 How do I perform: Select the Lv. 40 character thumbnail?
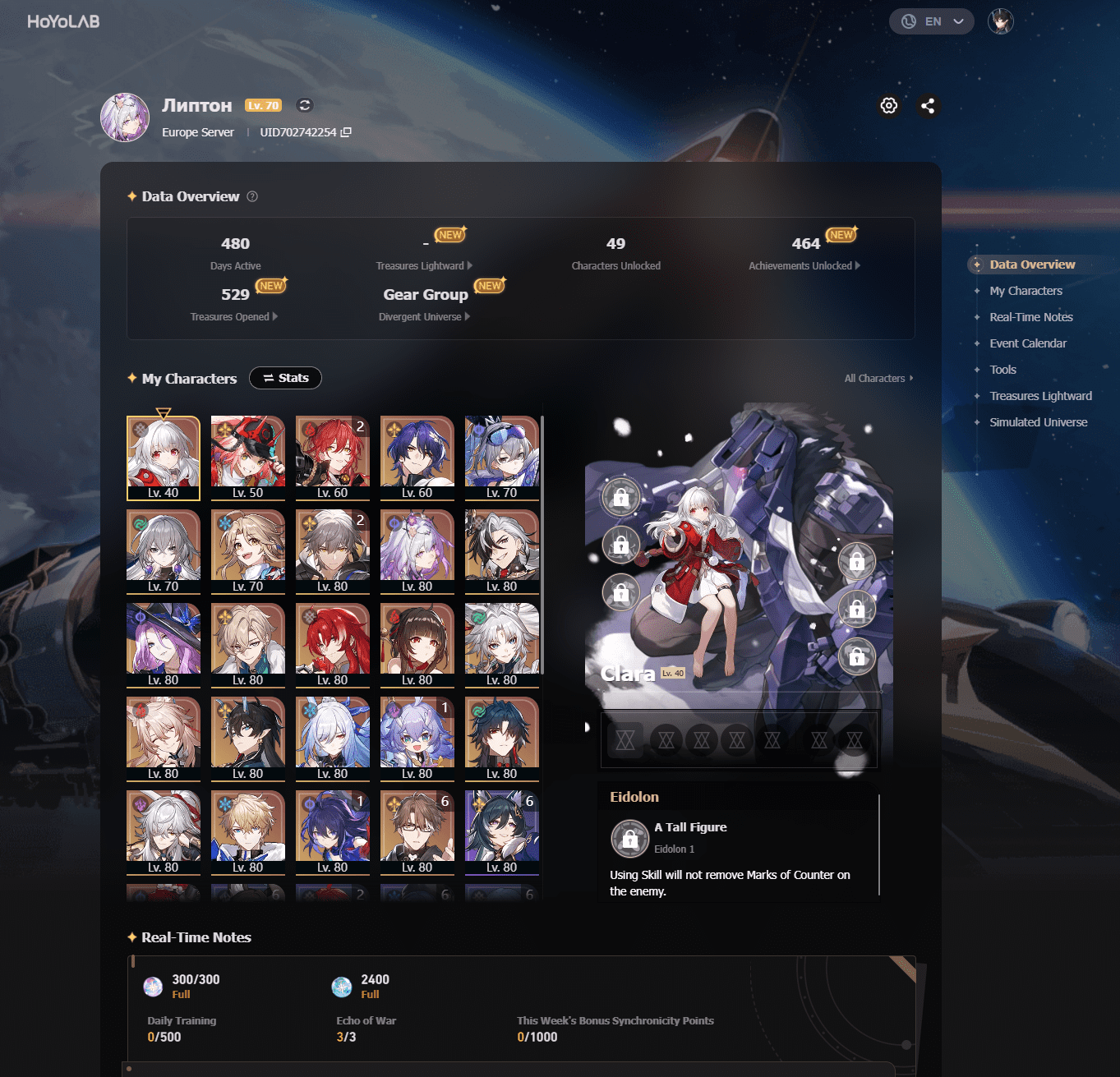click(x=163, y=457)
